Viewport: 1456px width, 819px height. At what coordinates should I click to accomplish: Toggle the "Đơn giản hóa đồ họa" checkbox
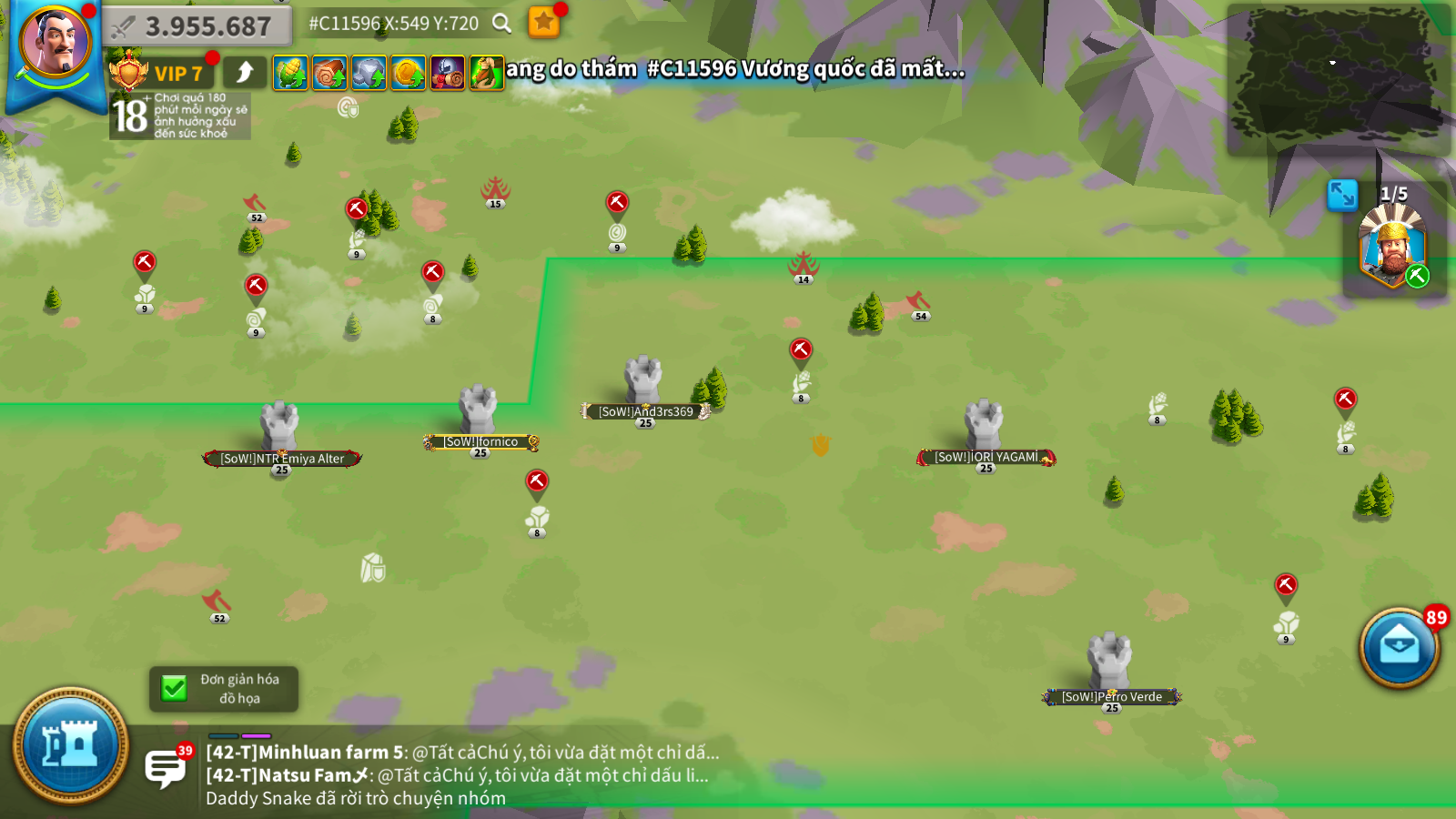(174, 689)
